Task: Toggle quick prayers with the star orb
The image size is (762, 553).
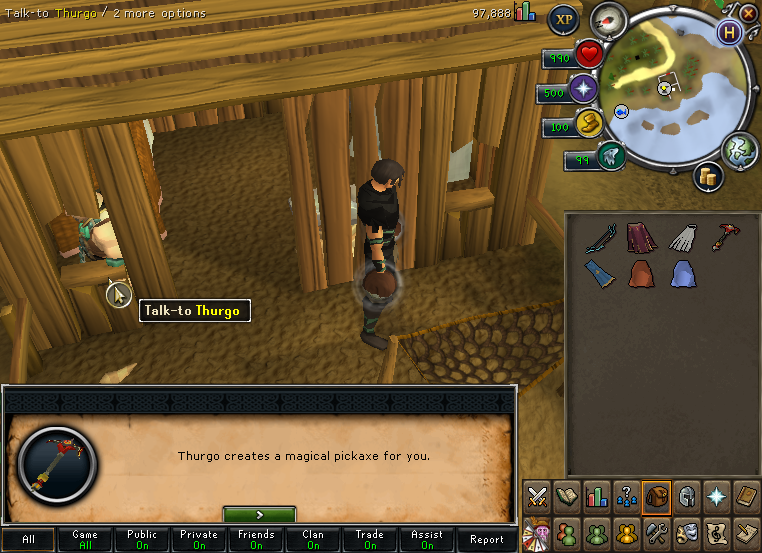Action: click(583, 91)
